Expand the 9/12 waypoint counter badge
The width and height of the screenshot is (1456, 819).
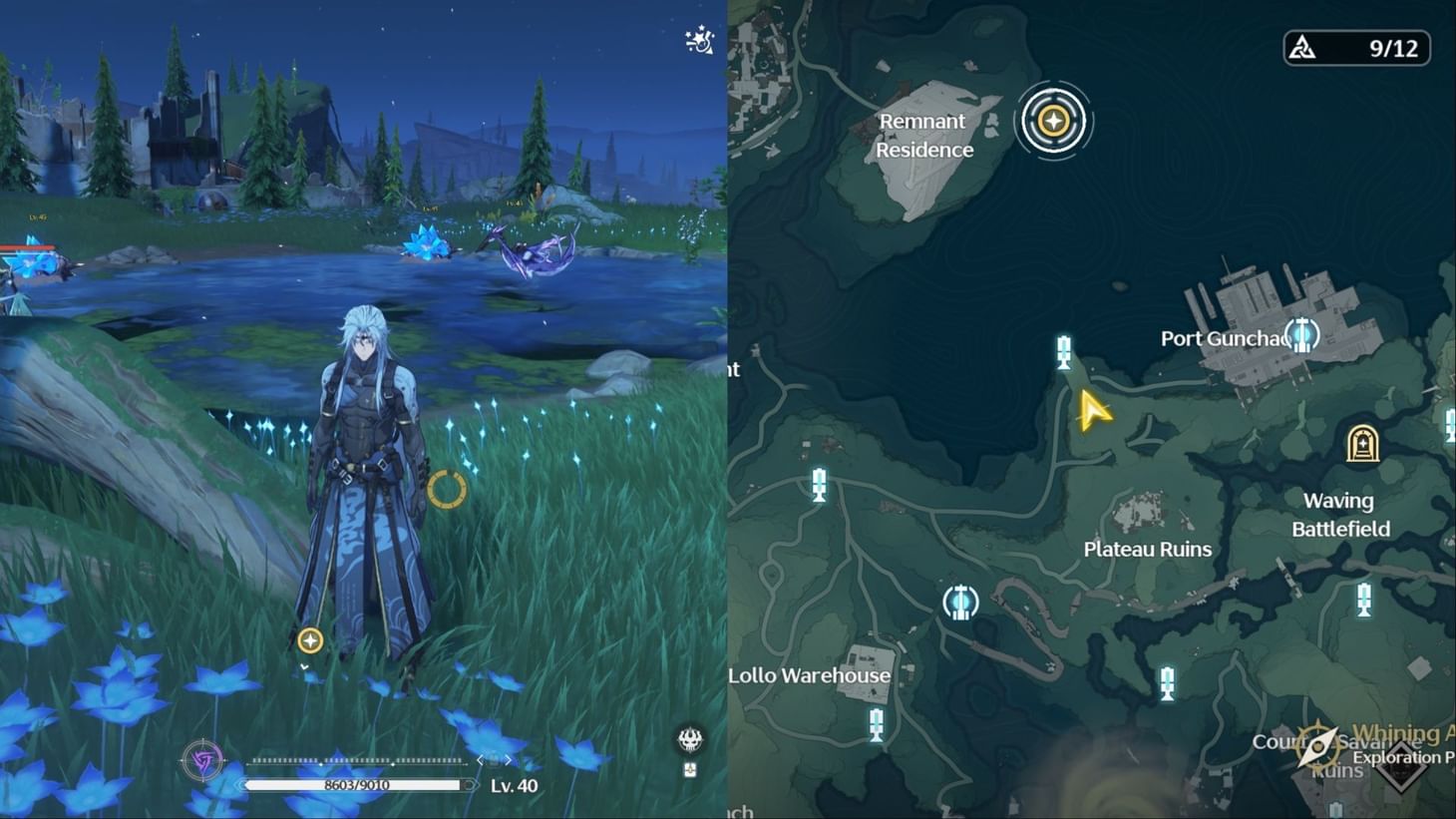[1356, 48]
